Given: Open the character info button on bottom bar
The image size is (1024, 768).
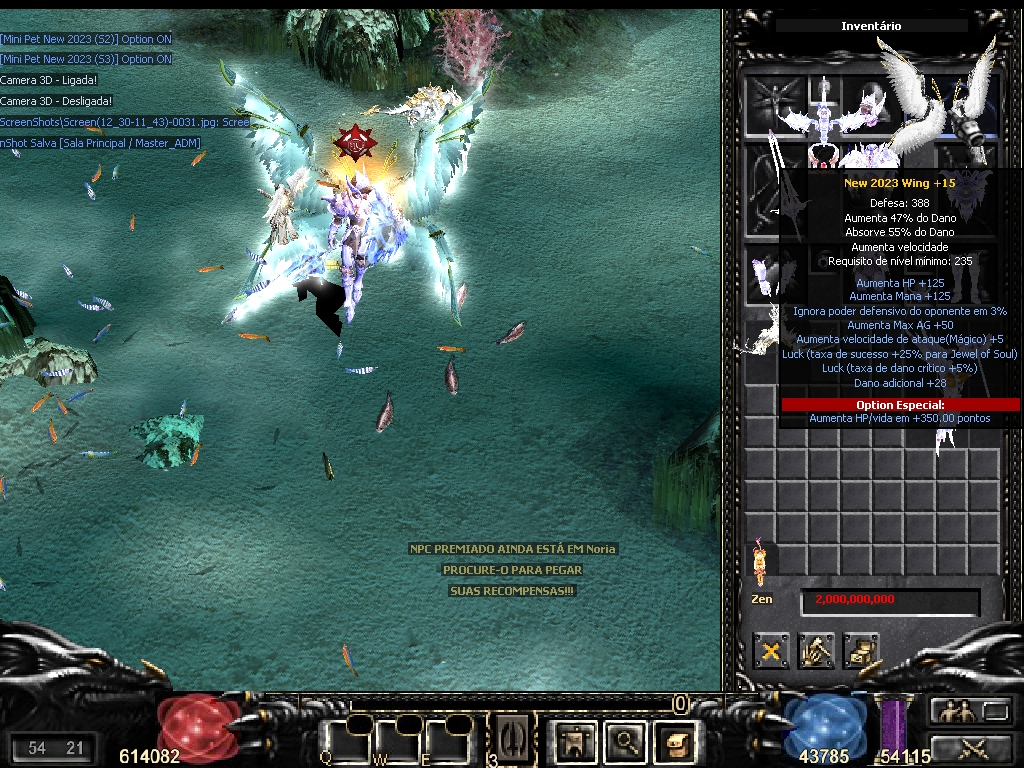Looking at the screenshot, I should (x=575, y=741).
